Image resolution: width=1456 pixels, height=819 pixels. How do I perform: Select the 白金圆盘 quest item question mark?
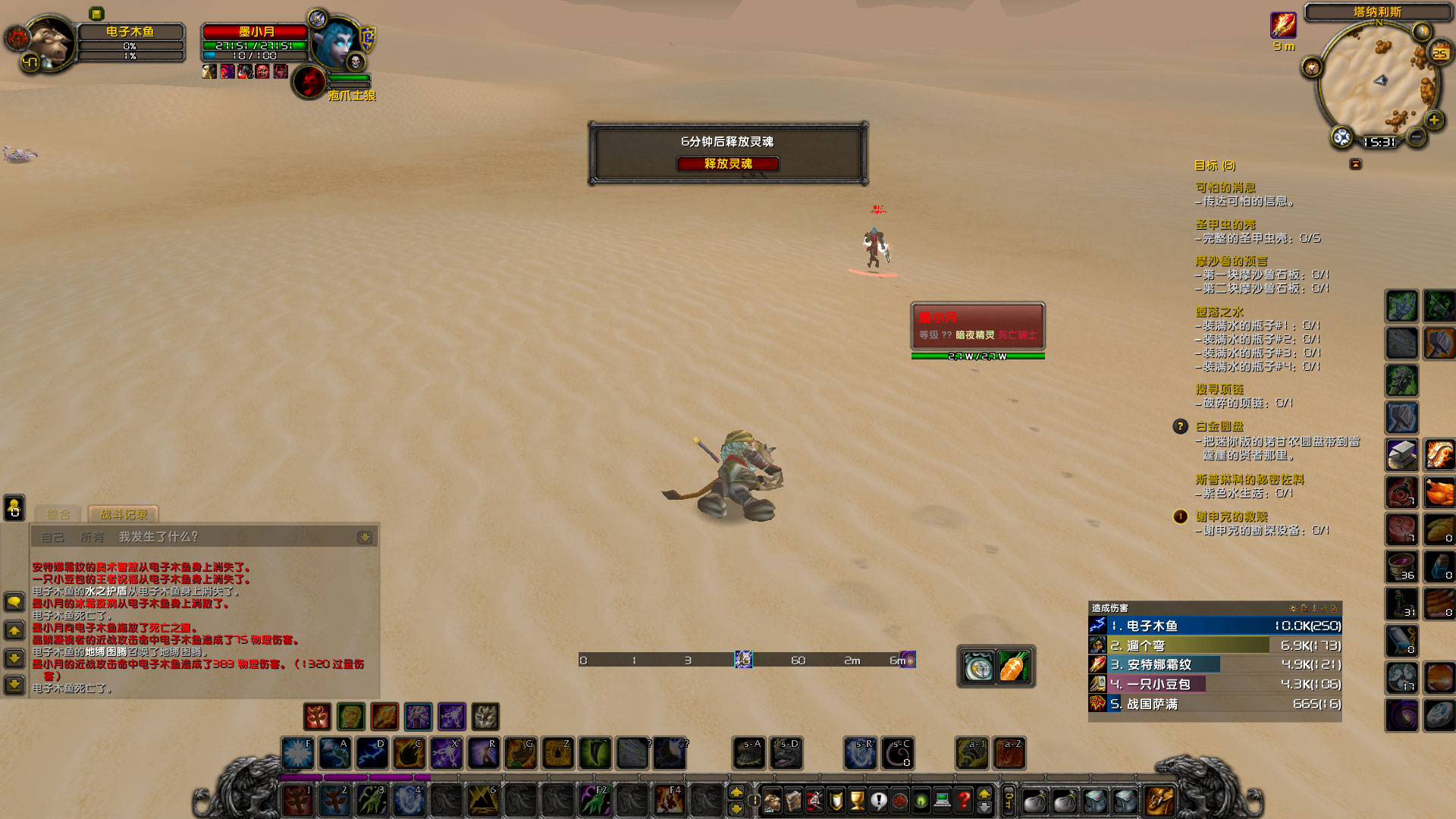click(x=1180, y=428)
